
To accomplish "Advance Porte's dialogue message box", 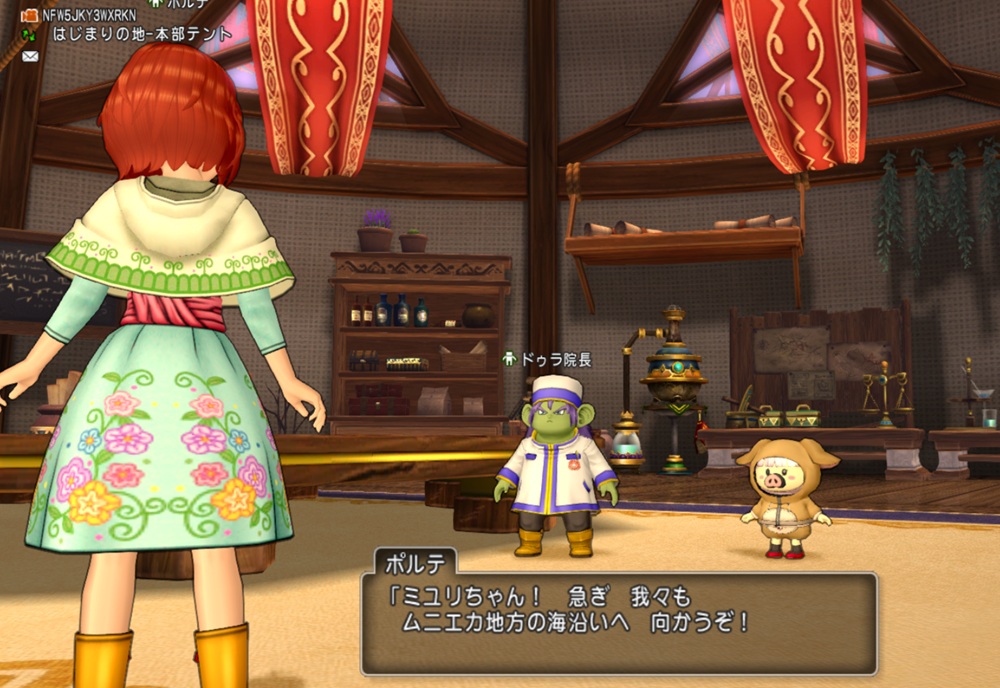I will [618, 622].
